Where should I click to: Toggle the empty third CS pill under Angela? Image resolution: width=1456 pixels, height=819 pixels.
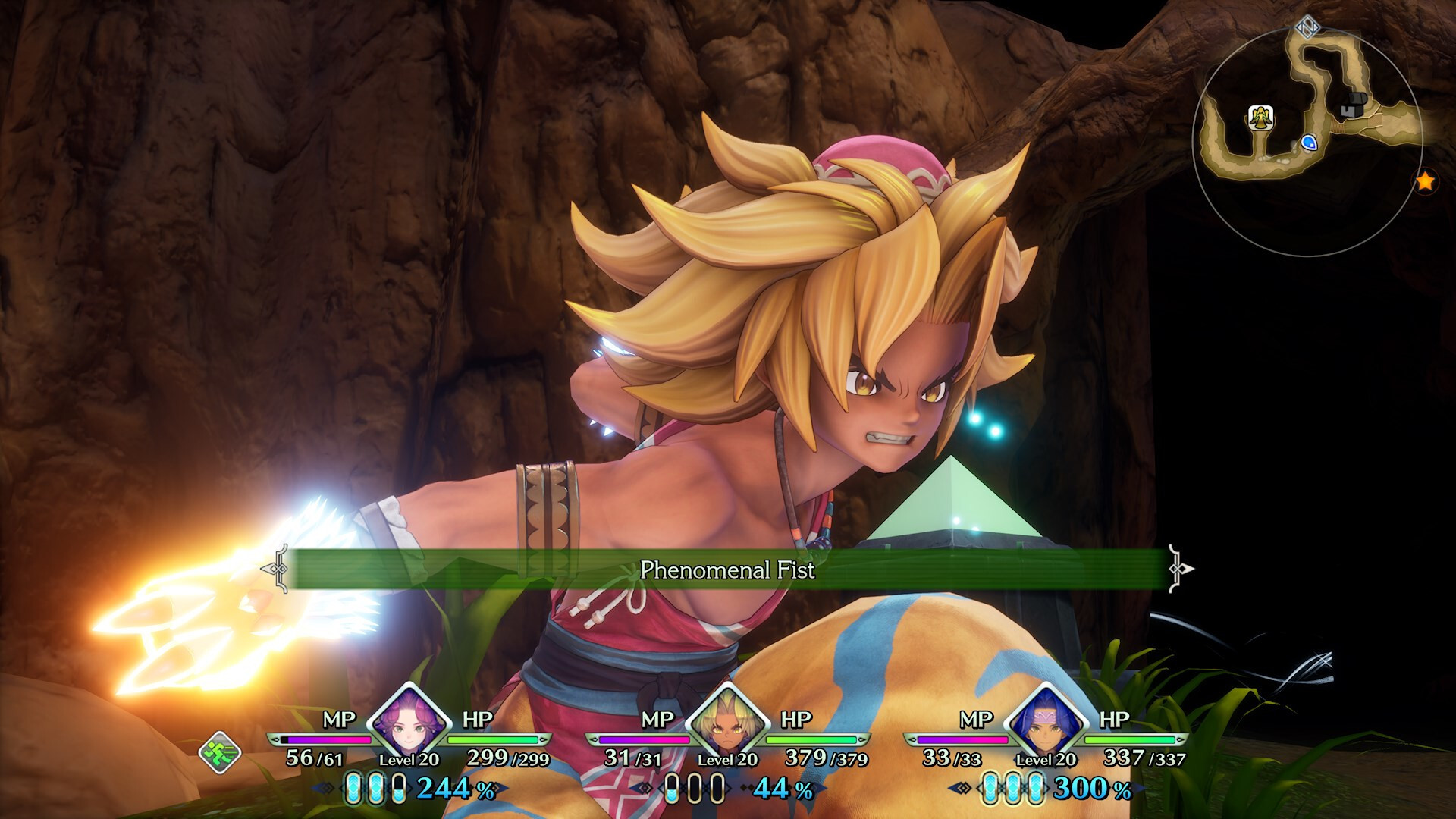coord(398,789)
